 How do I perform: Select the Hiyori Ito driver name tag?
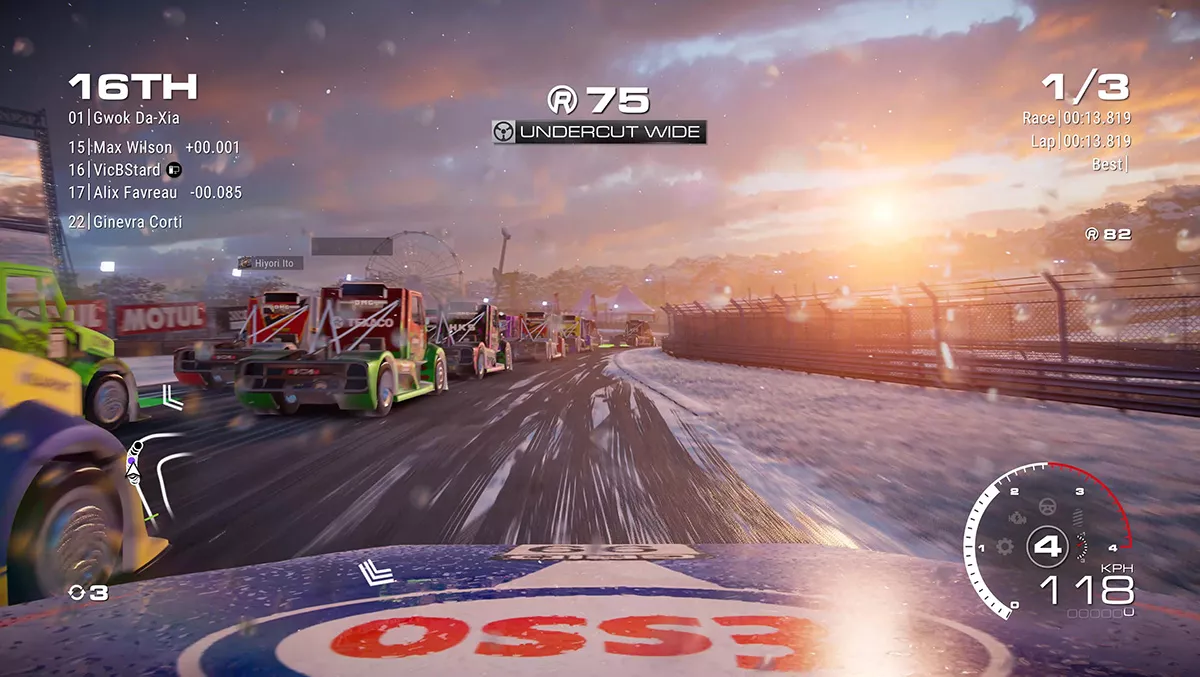pos(267,263)
